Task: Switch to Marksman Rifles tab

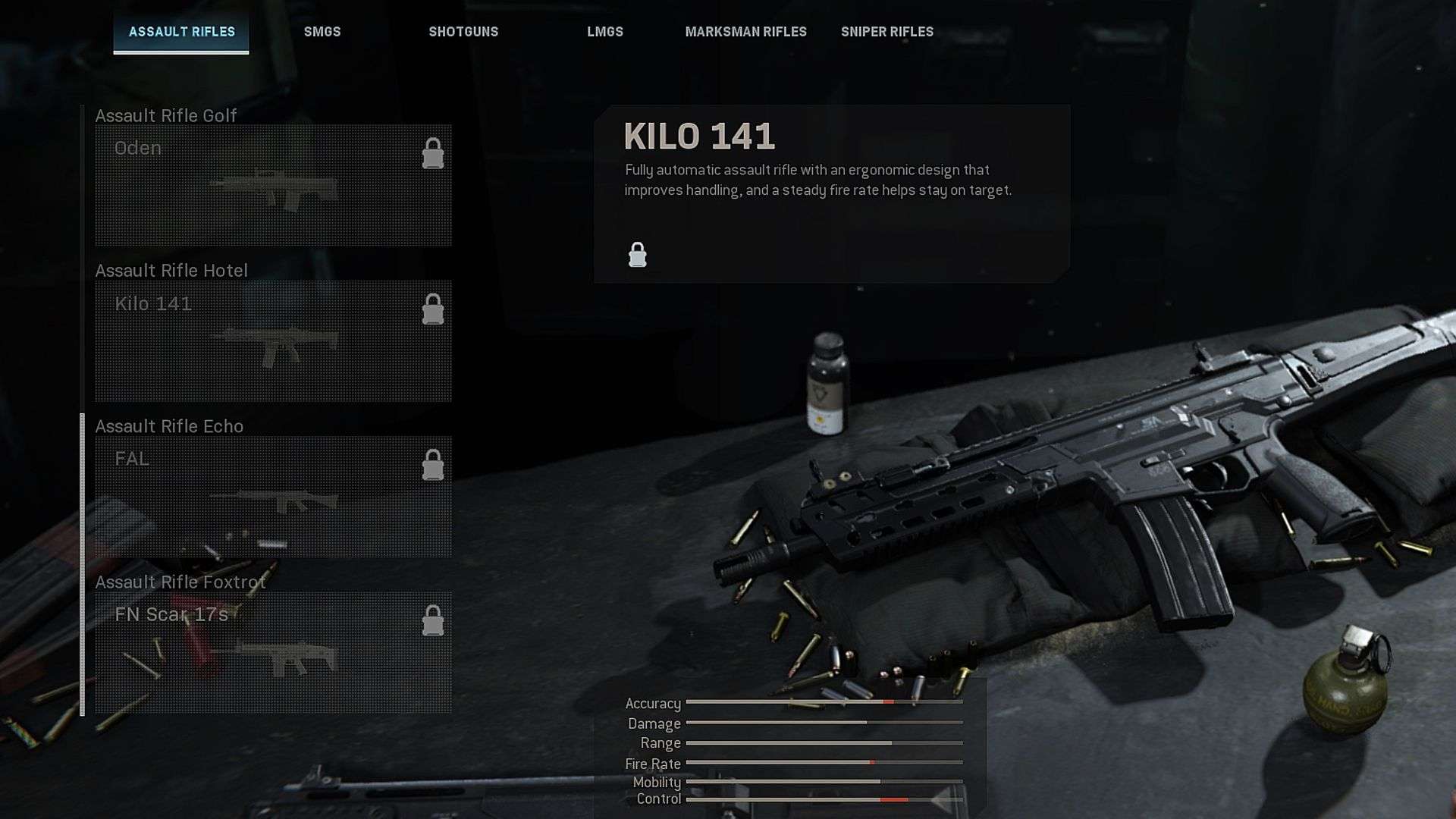Action: (745, 32)
